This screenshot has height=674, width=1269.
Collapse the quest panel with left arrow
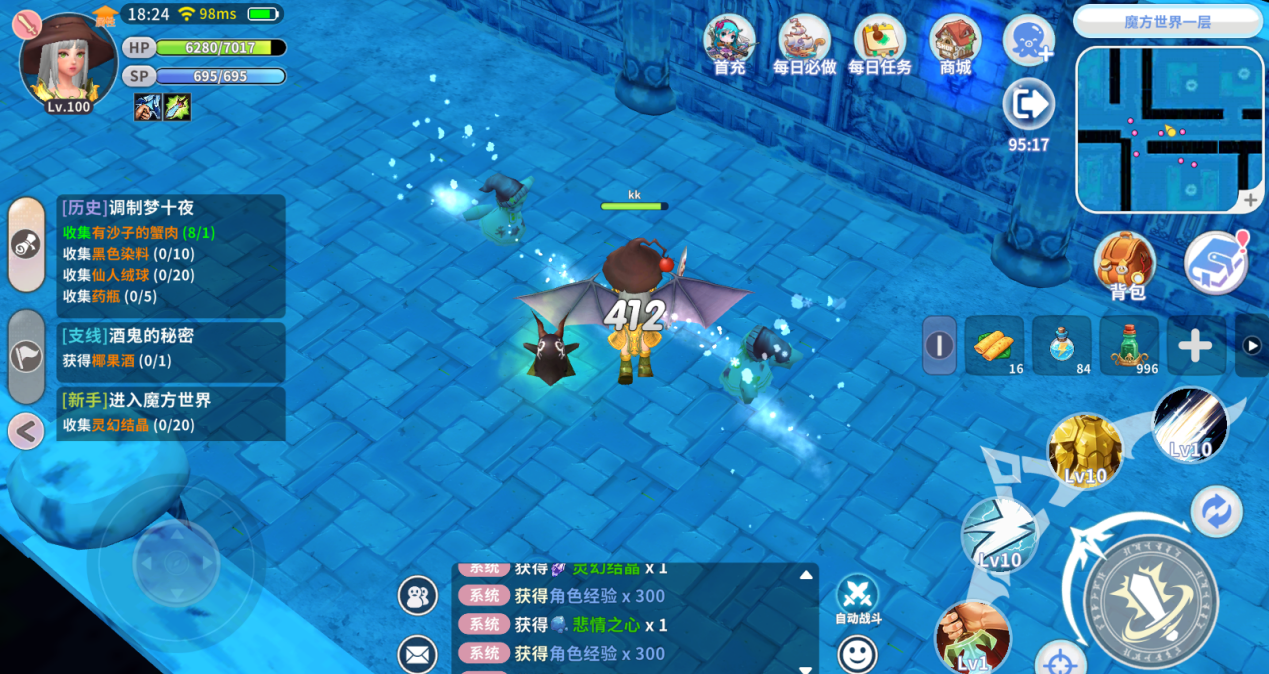coord(26,432)
